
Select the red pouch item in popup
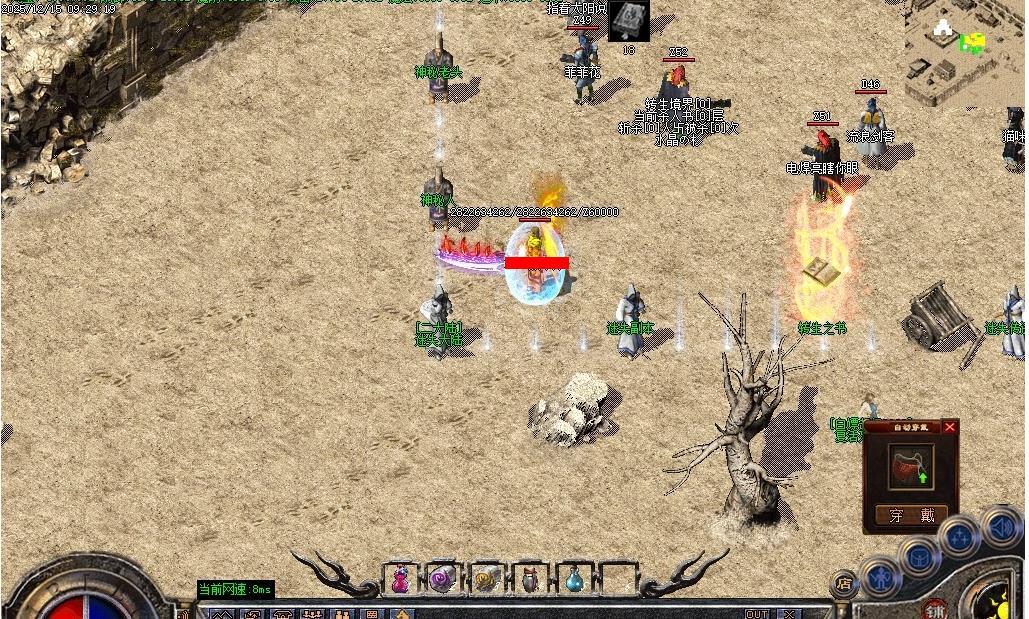pyautogui.click(x=911, y=467)
